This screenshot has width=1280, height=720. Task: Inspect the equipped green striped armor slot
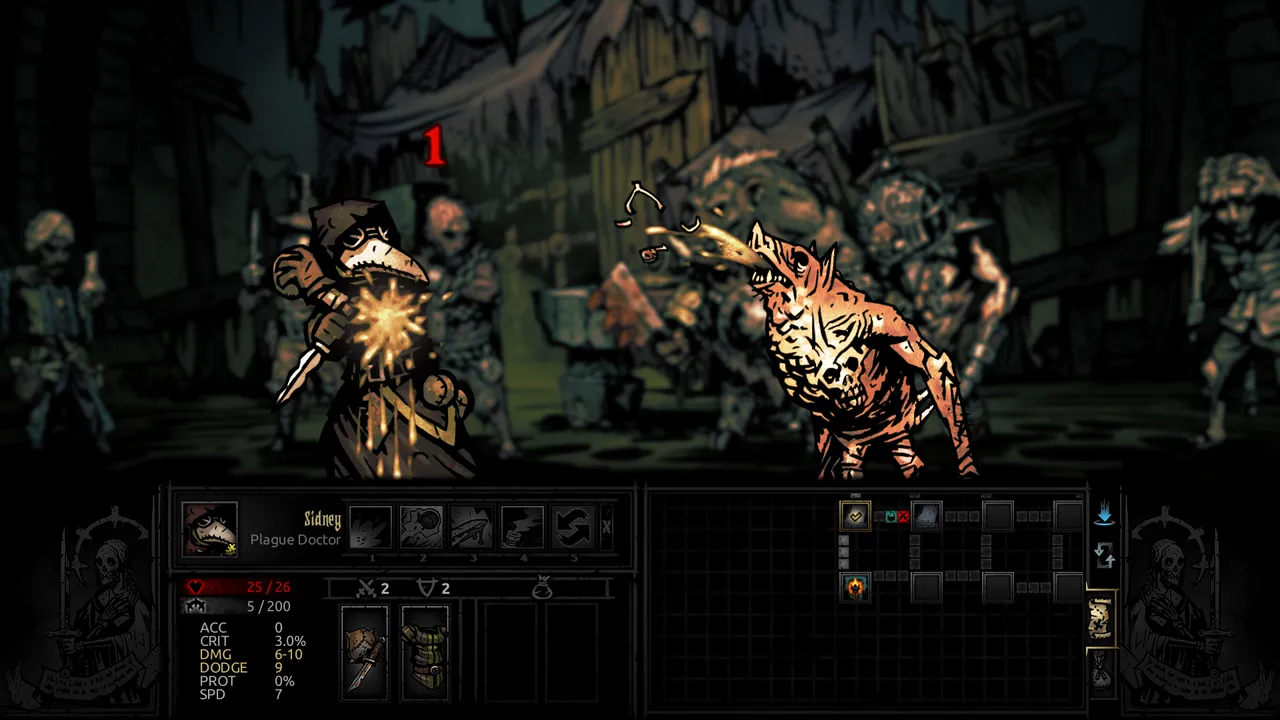425,651
